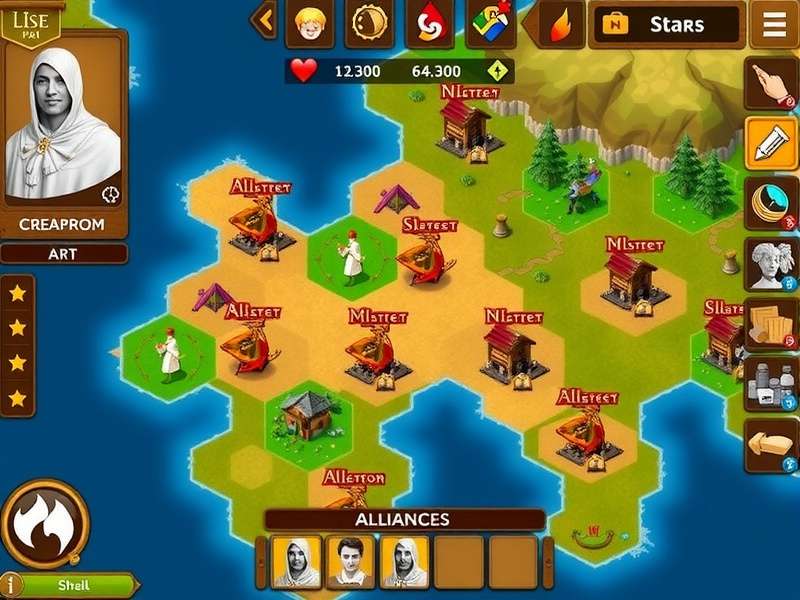Select the golden sun-moon medallion icon

pos(369,24)
